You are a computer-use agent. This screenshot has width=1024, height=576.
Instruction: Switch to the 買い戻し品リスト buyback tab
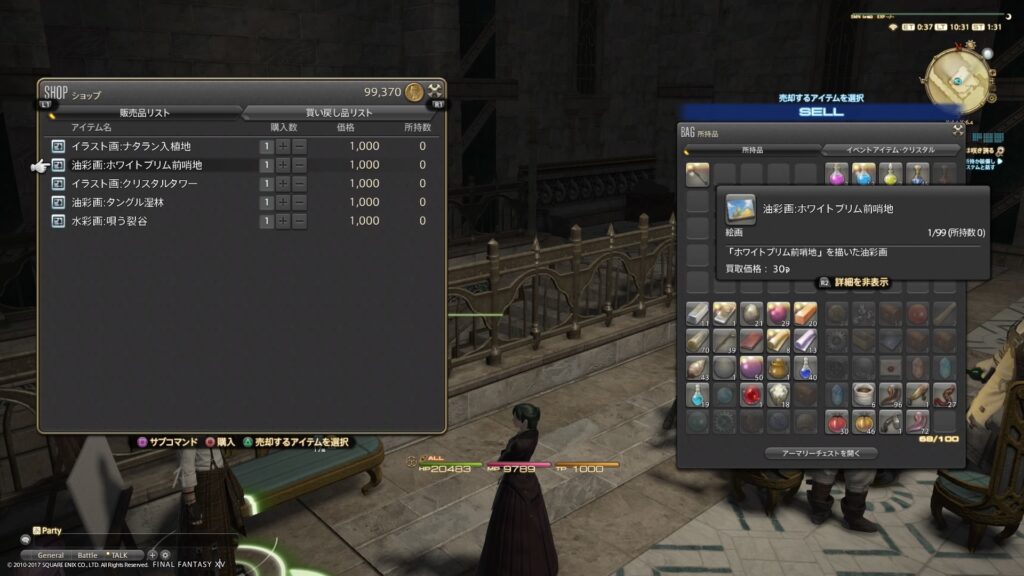click(x=338, y=113)
